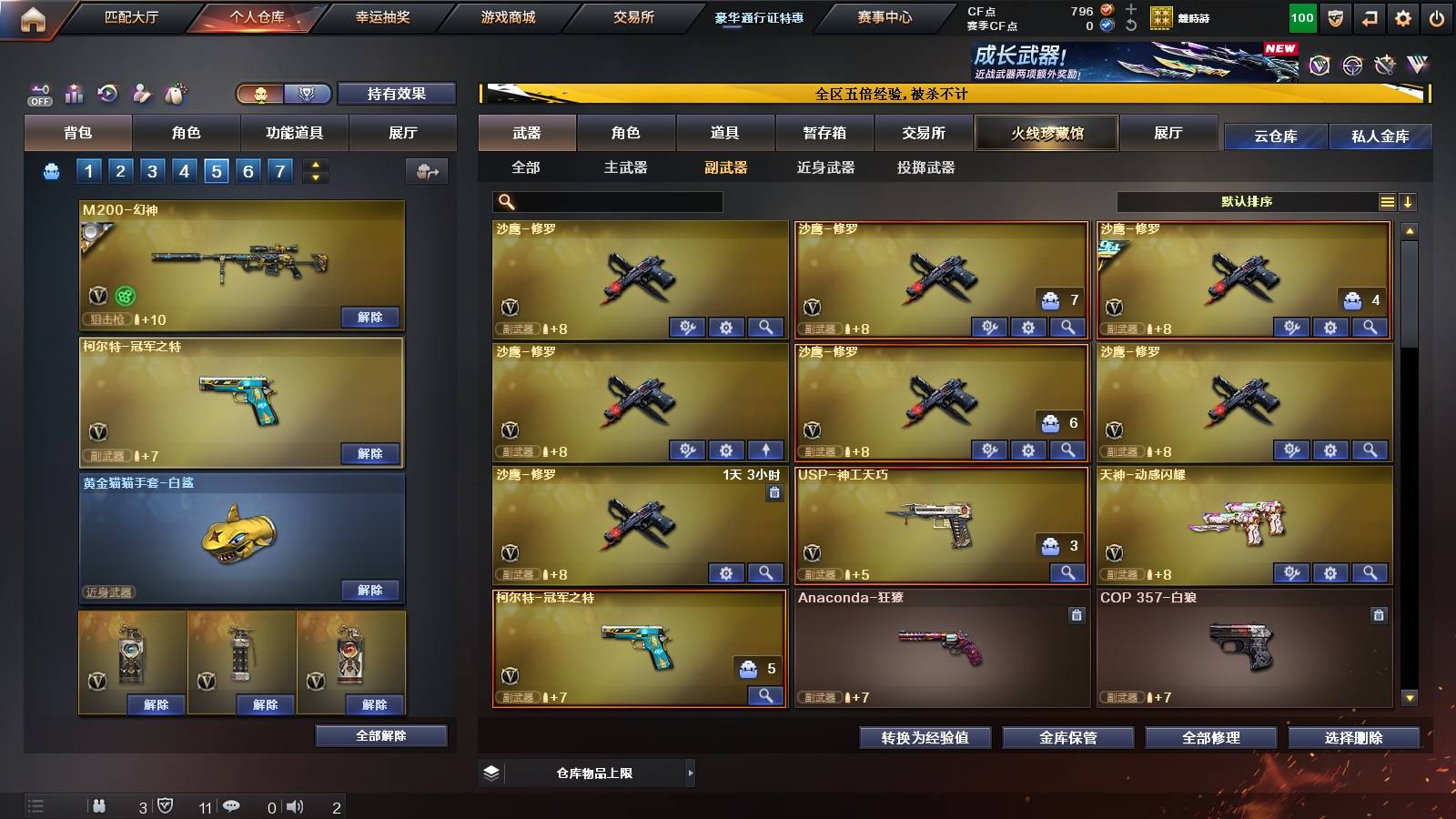Open the game settings gear at top right
Image resolution: width=1456 pixels, height=819 pixels.
pos(1404,15)
